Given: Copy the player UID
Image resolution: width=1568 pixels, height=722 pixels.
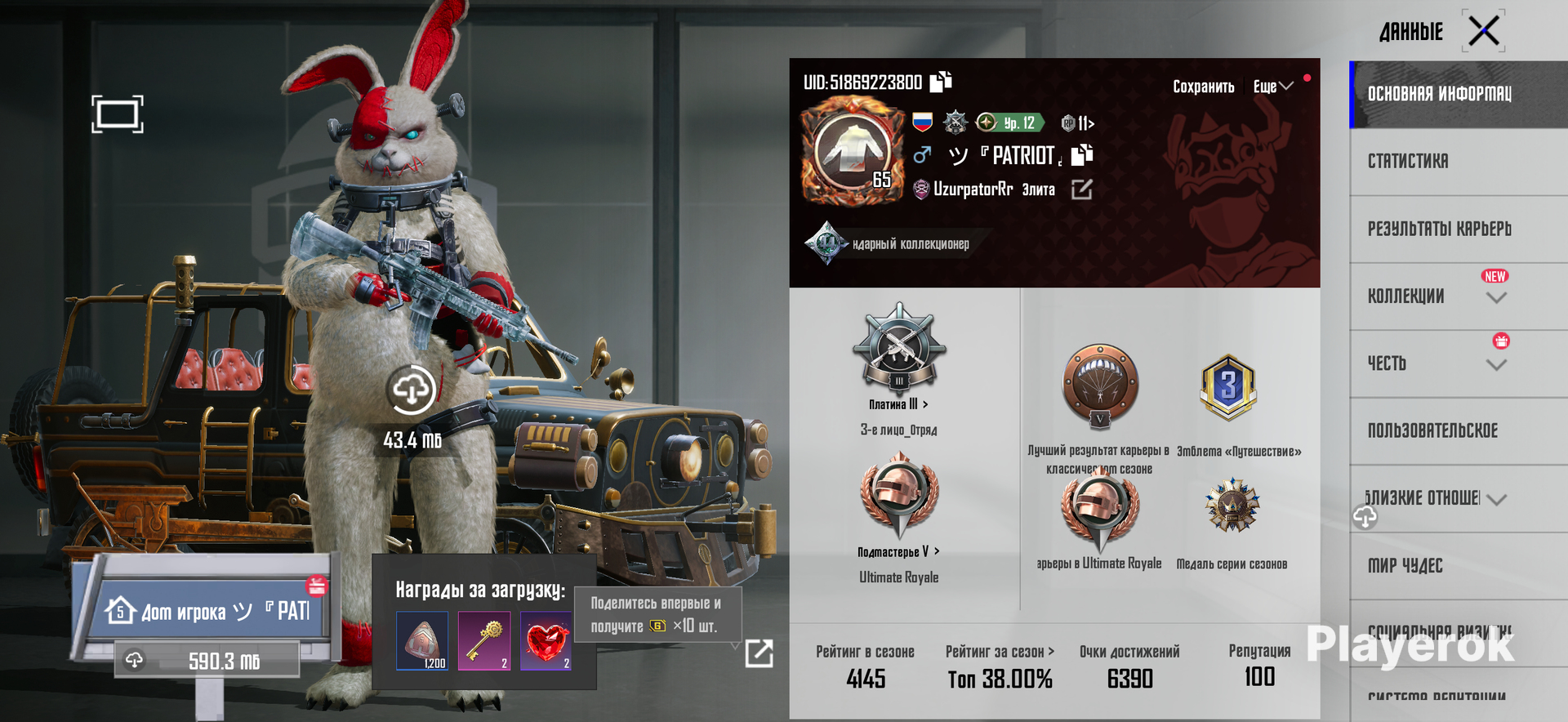Looking at the screenshot, I should [941, 81].
